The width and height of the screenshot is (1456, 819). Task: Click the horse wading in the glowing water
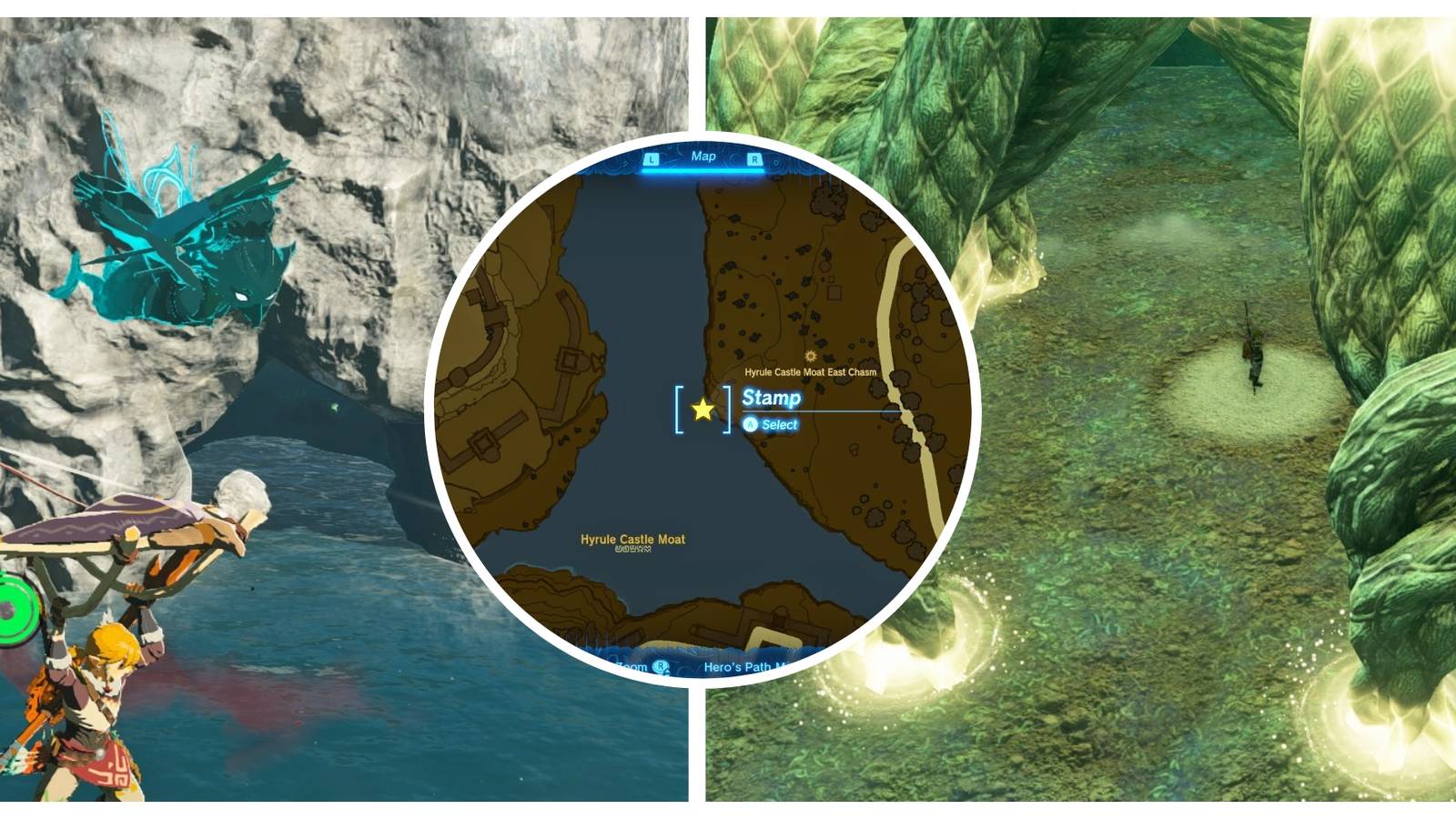[1254, 359]
